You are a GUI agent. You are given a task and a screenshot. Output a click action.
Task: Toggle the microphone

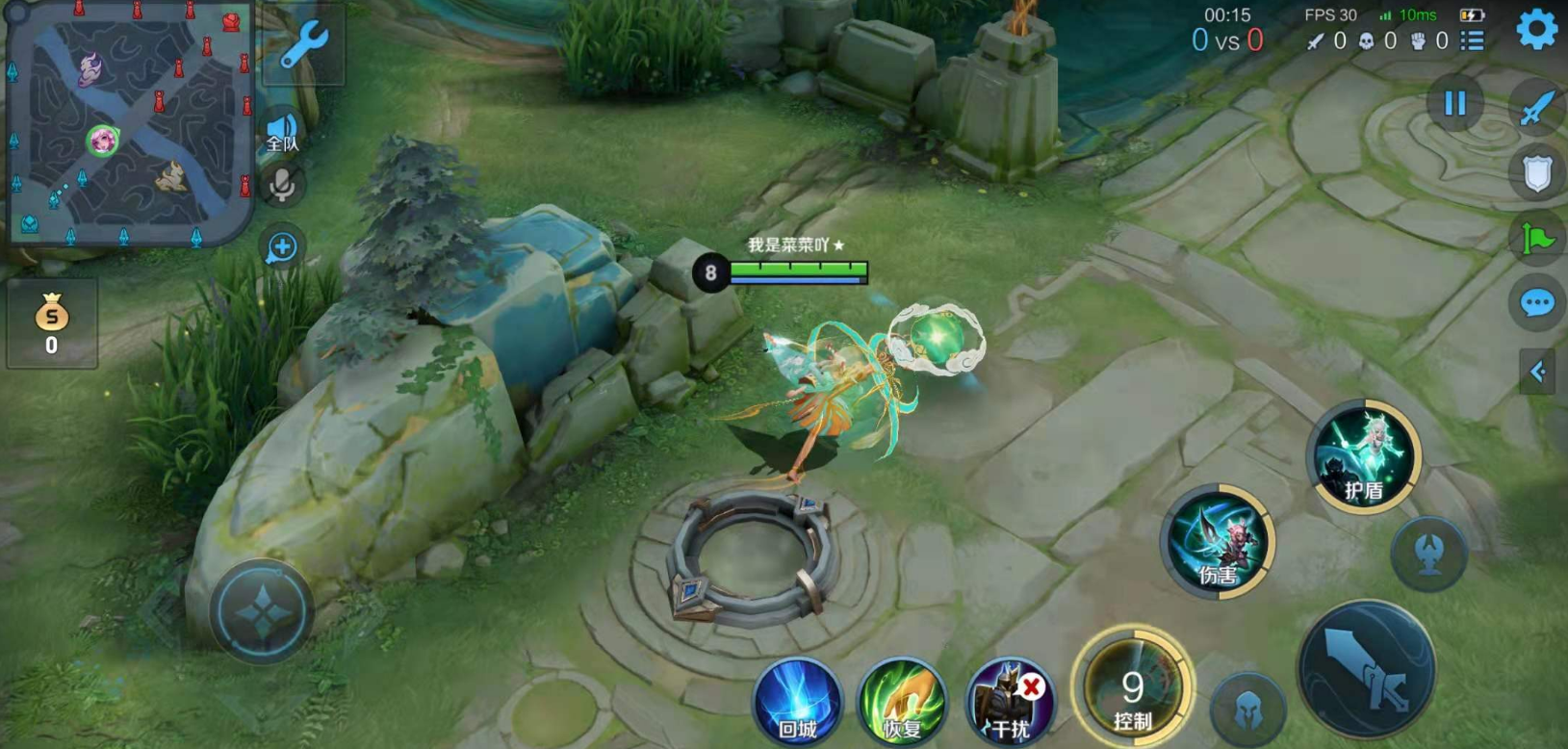[282, 185]
